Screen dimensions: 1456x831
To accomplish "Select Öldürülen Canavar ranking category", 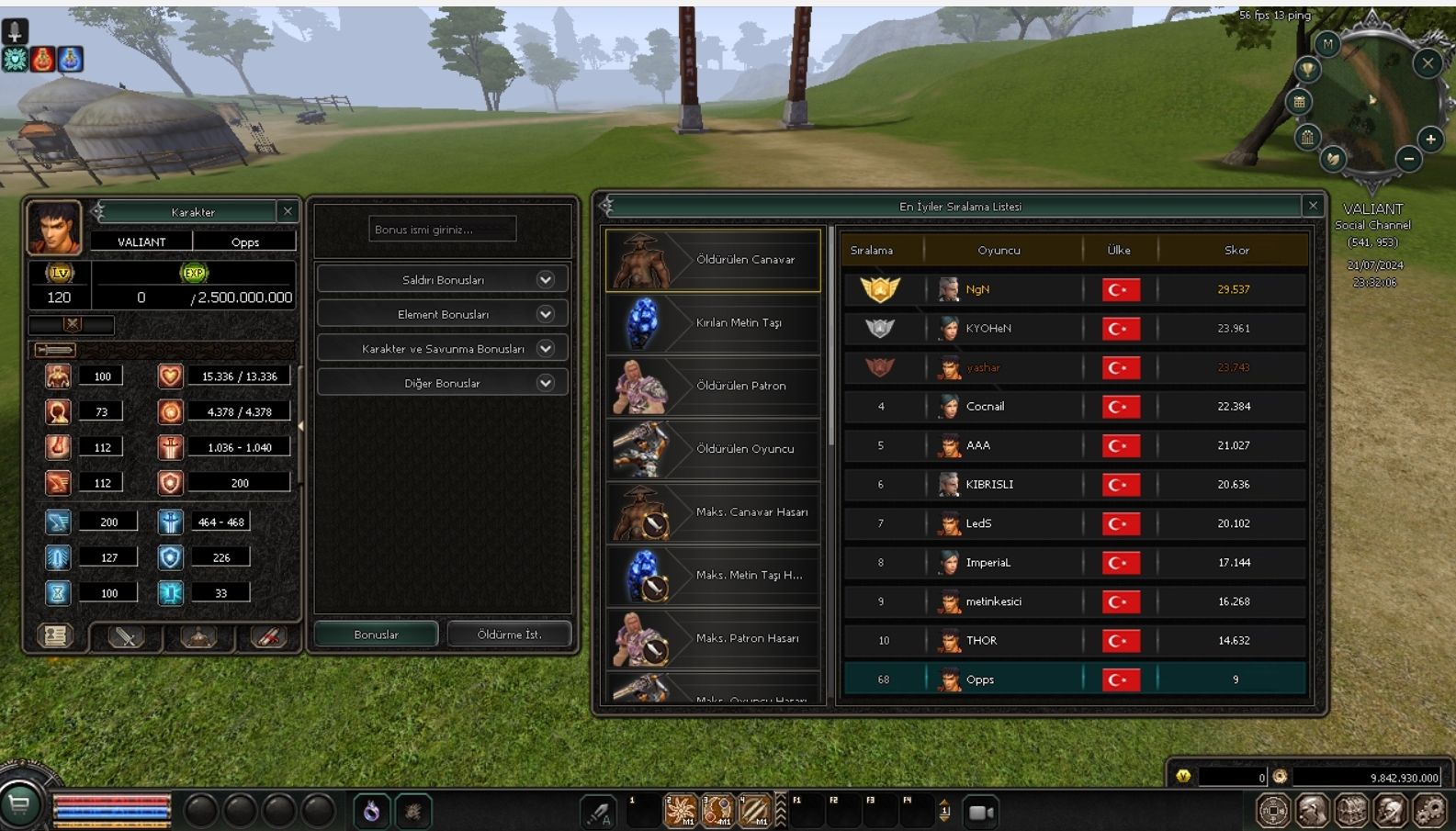I will 713,260.
